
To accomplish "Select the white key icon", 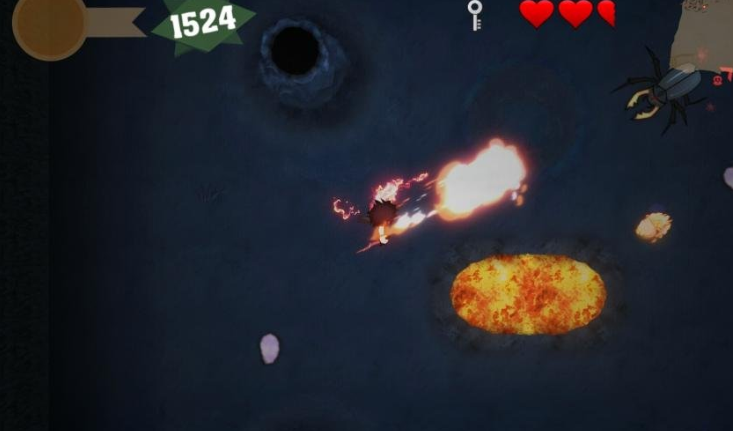I will click(x=475, y=15).
